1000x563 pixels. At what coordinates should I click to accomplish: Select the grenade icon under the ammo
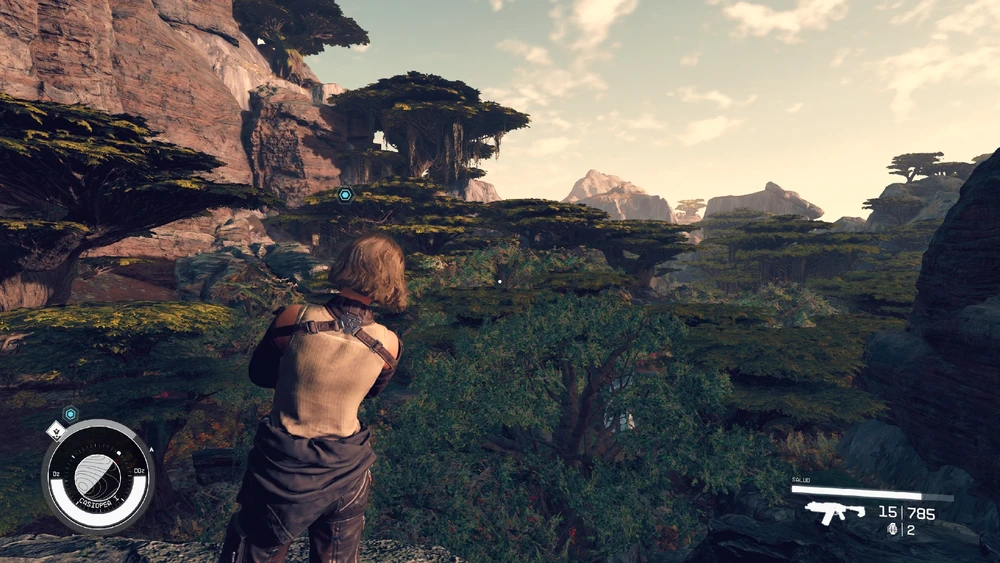click(x=892, y=530)
